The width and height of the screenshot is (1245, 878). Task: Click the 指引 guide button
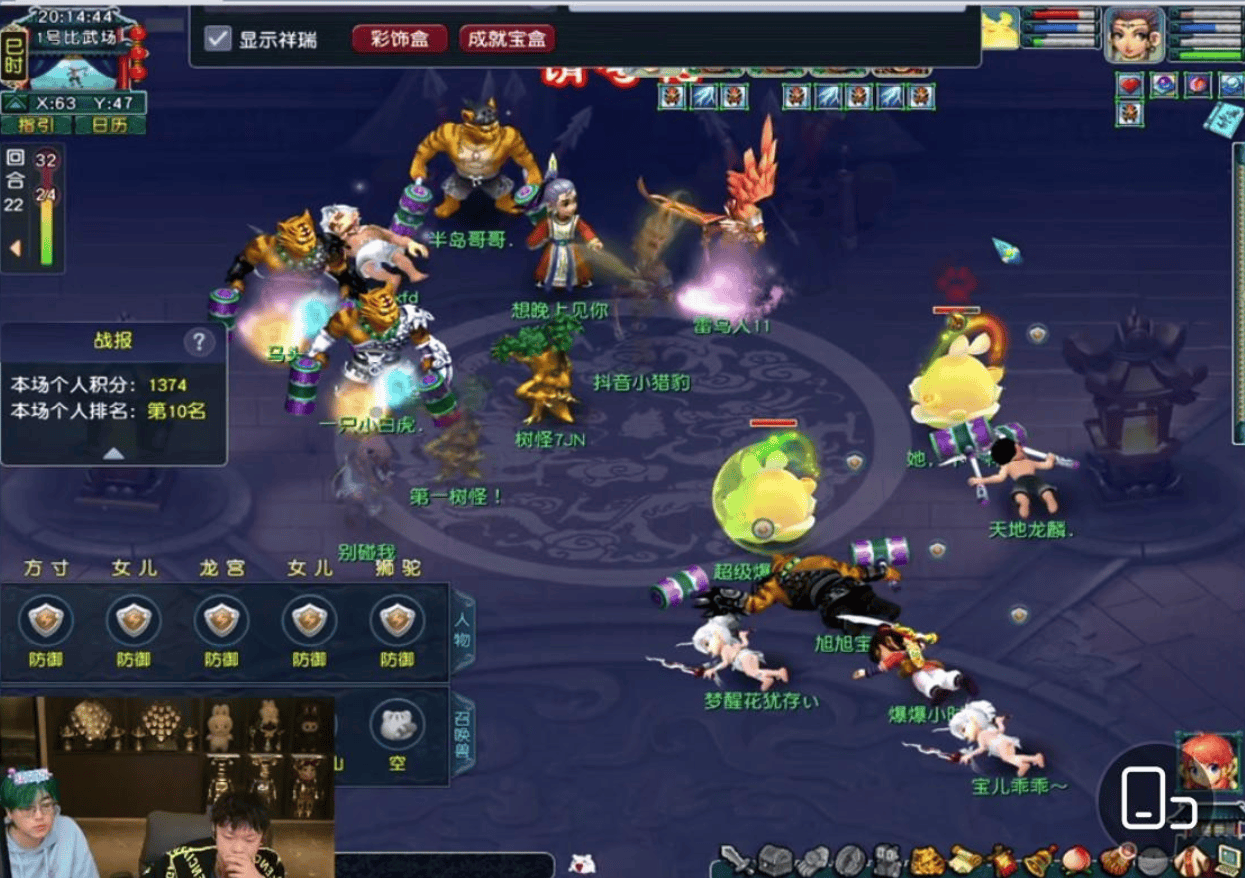tap(35, 125)
